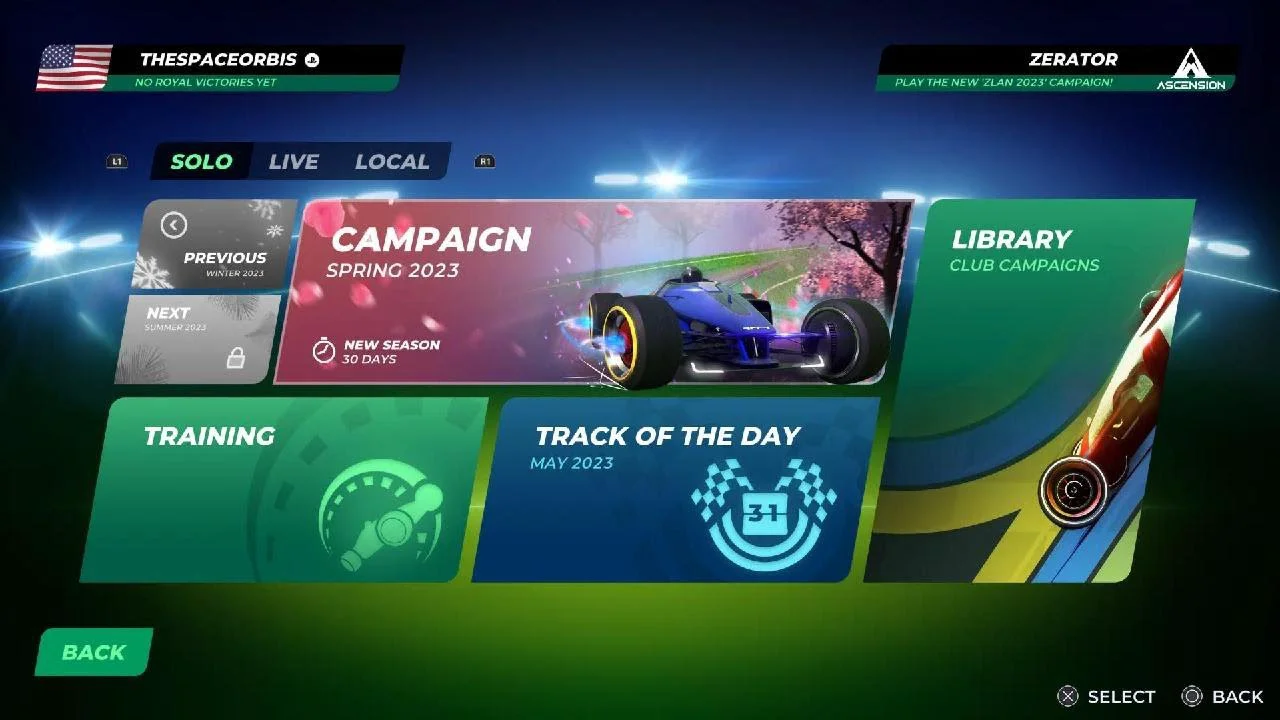Open the Local tab

pyautogui.click(x=392, y=162)
